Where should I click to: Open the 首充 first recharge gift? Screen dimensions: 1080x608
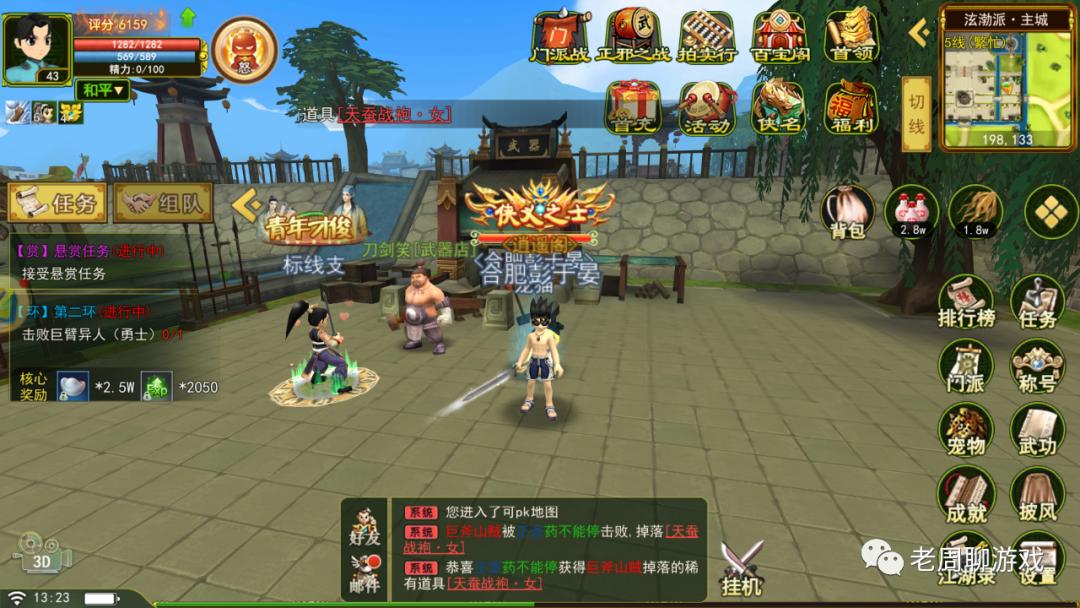[x=636, y=107]
